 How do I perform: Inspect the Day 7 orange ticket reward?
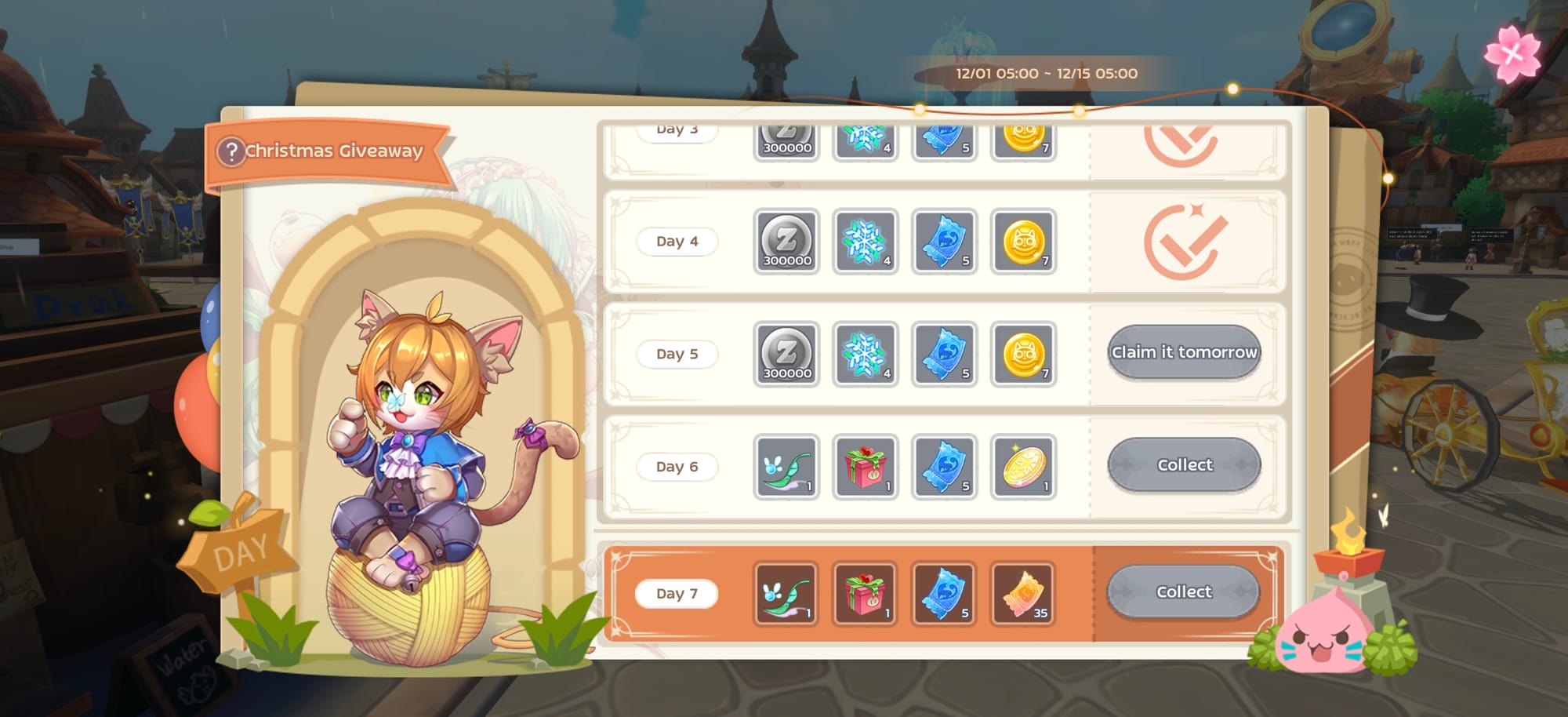1022,594
